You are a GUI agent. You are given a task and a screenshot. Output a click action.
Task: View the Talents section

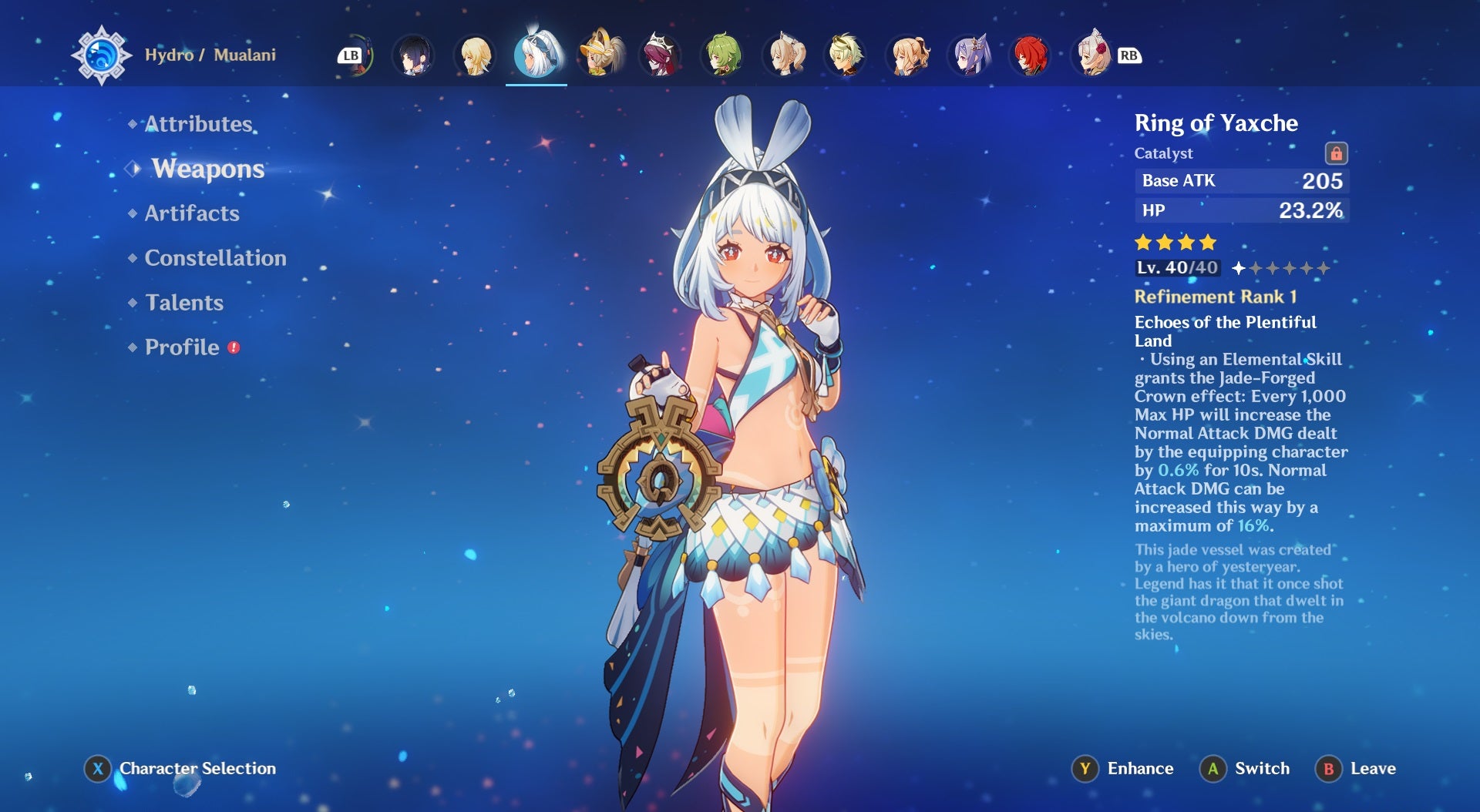tap(183, 303)
